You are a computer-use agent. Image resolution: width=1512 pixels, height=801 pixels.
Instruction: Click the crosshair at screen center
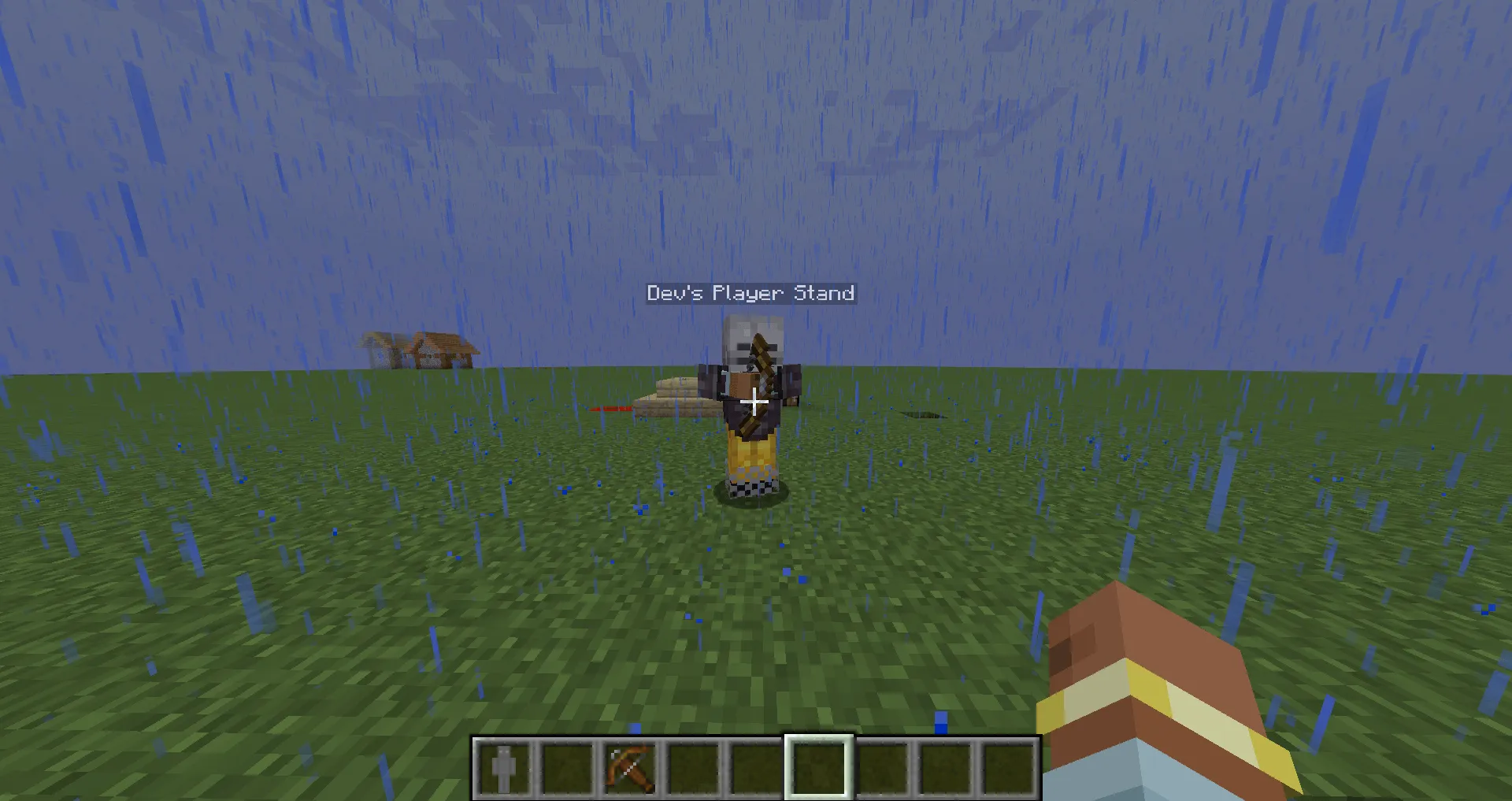[x=754, y=402]
